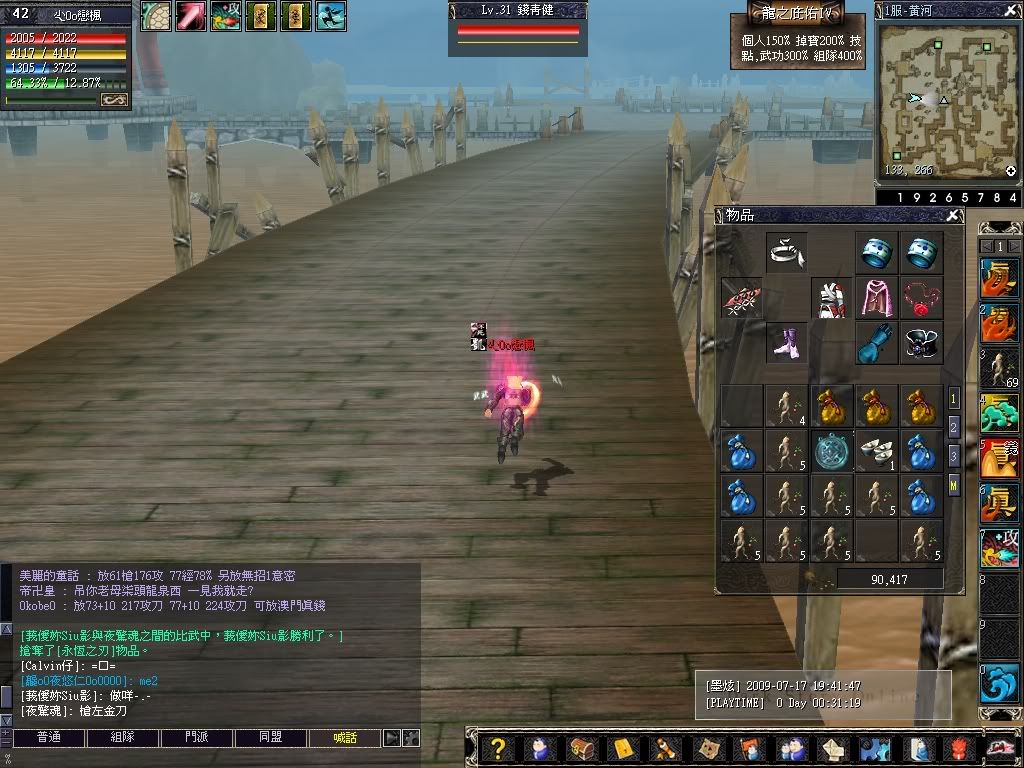Close the 物品 inventory window
Screen dimensions: 1024x768
point(954,216)
